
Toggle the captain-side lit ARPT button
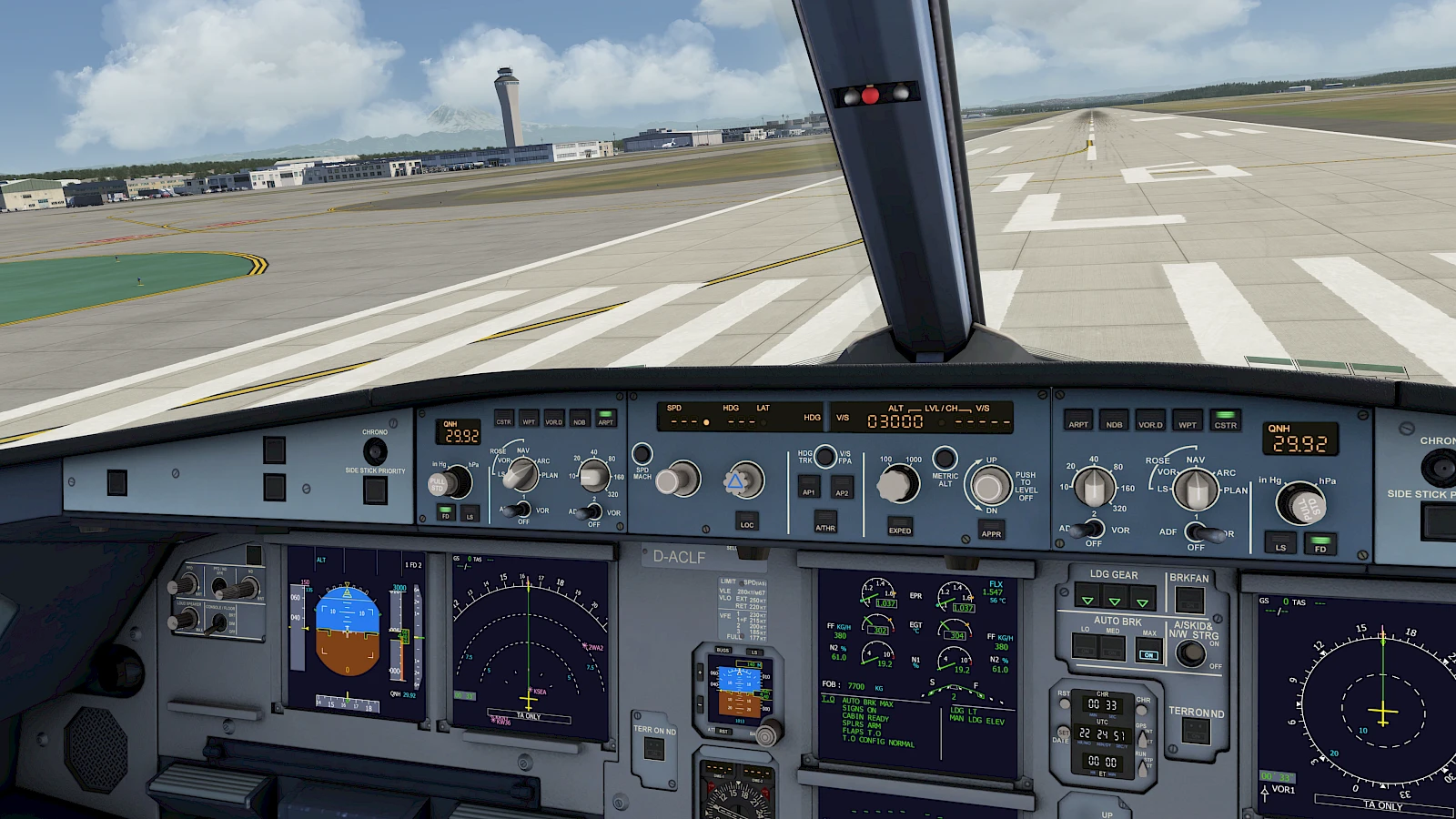click(605, 419)
